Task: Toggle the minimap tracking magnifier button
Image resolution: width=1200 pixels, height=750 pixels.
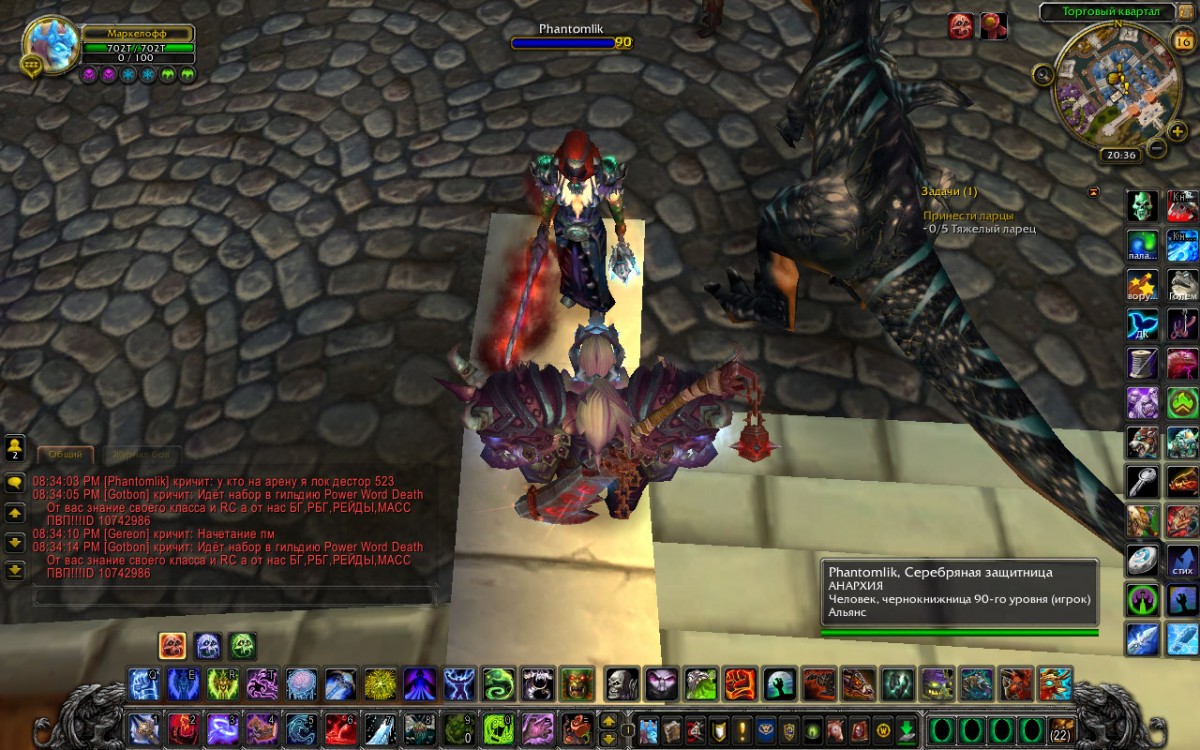Action: [x=1043, y=73]
